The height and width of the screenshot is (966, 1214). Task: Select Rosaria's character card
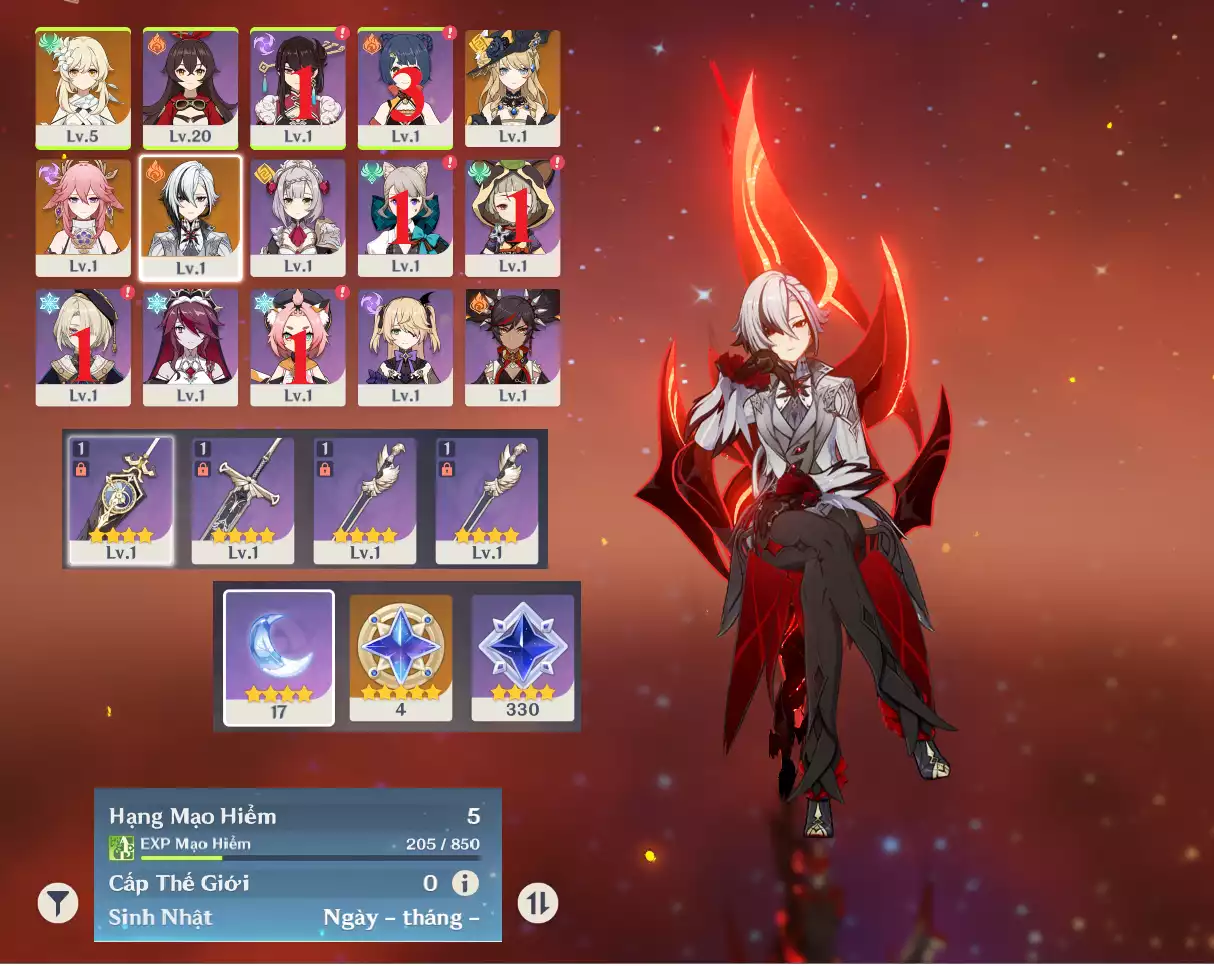click(x=190, y=346)
